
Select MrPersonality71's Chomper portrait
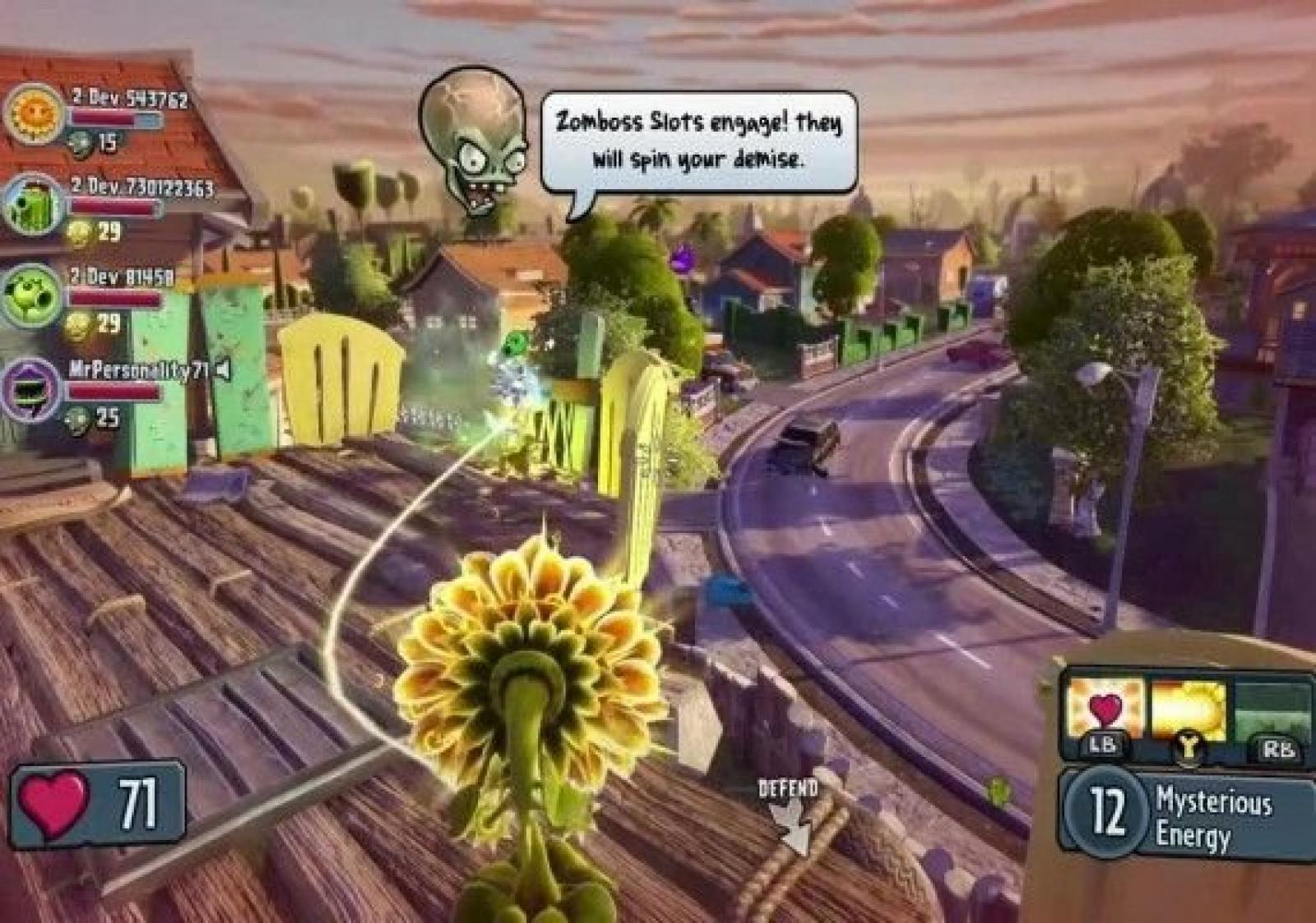pos(33,388)
